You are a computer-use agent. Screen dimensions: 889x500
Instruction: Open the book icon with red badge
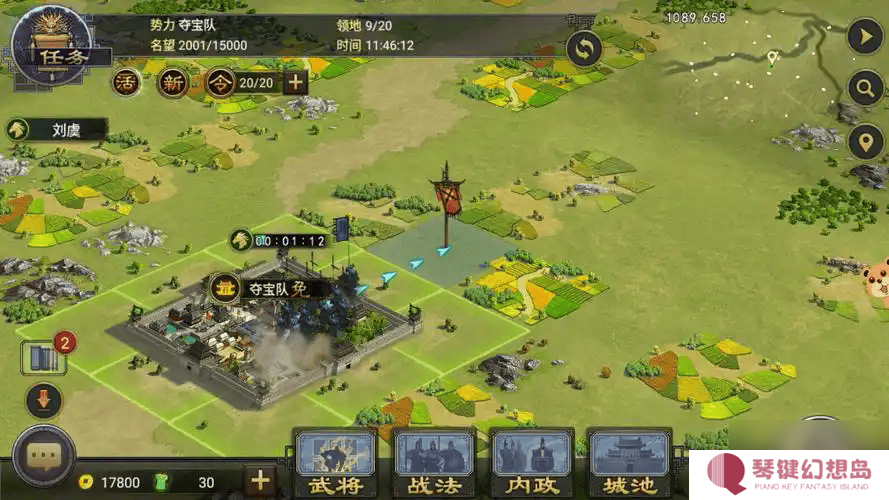[x=44, y=357]
